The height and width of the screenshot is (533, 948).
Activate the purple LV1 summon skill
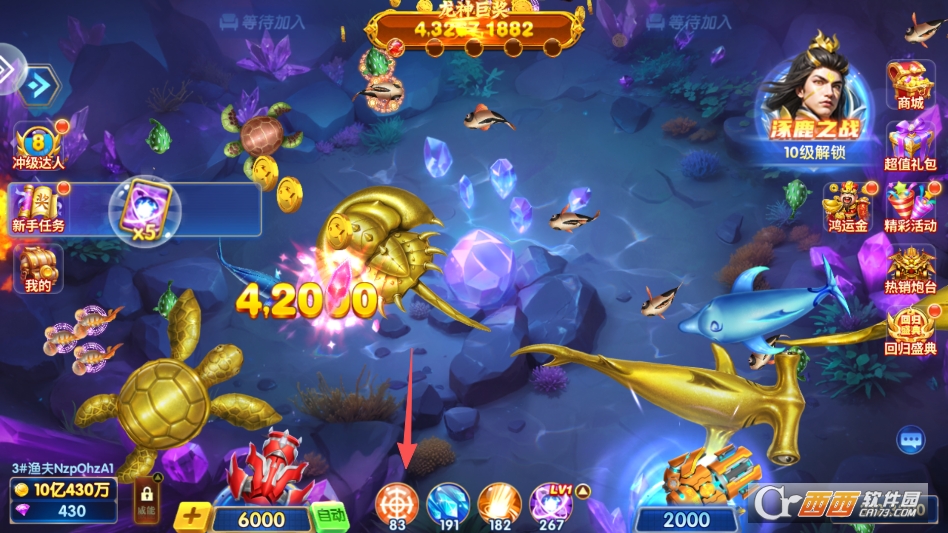click(x=551, y=503)
